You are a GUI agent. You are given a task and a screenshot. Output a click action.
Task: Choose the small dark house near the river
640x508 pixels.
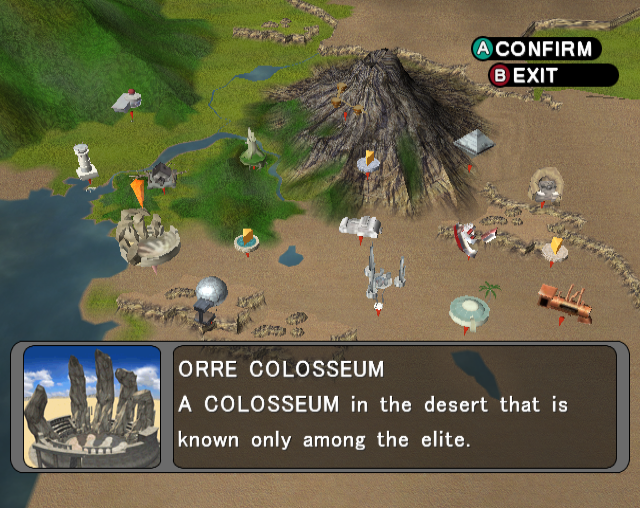click(x=162, y=175)
